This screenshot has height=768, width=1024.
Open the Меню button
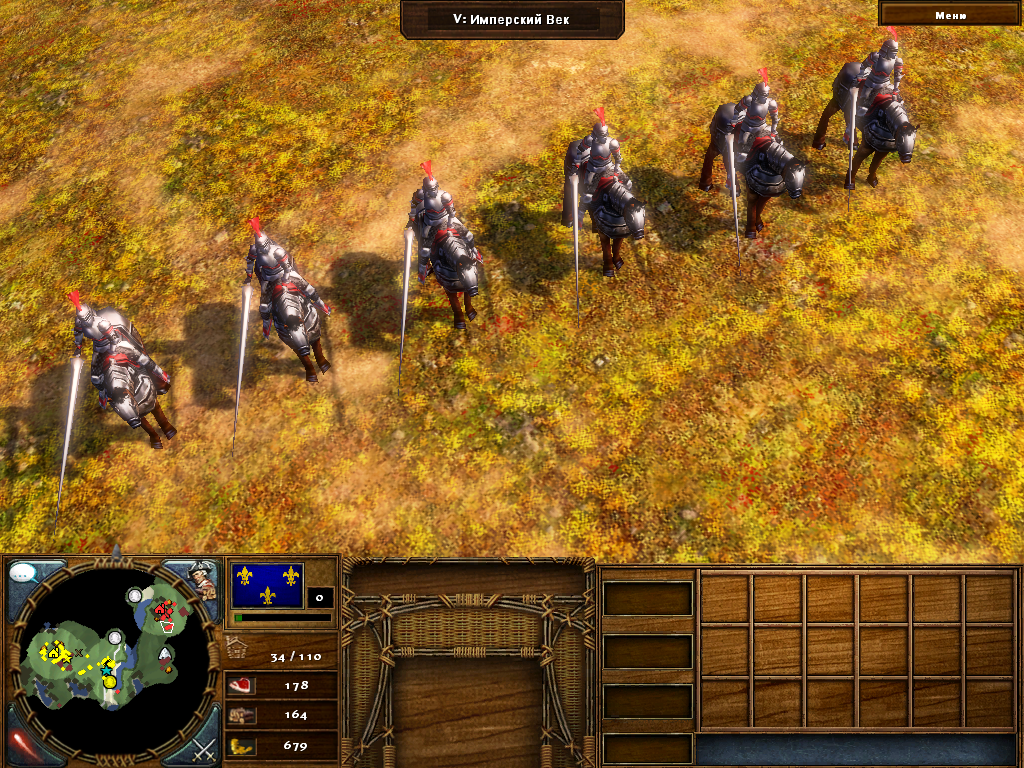click(950, 14)
